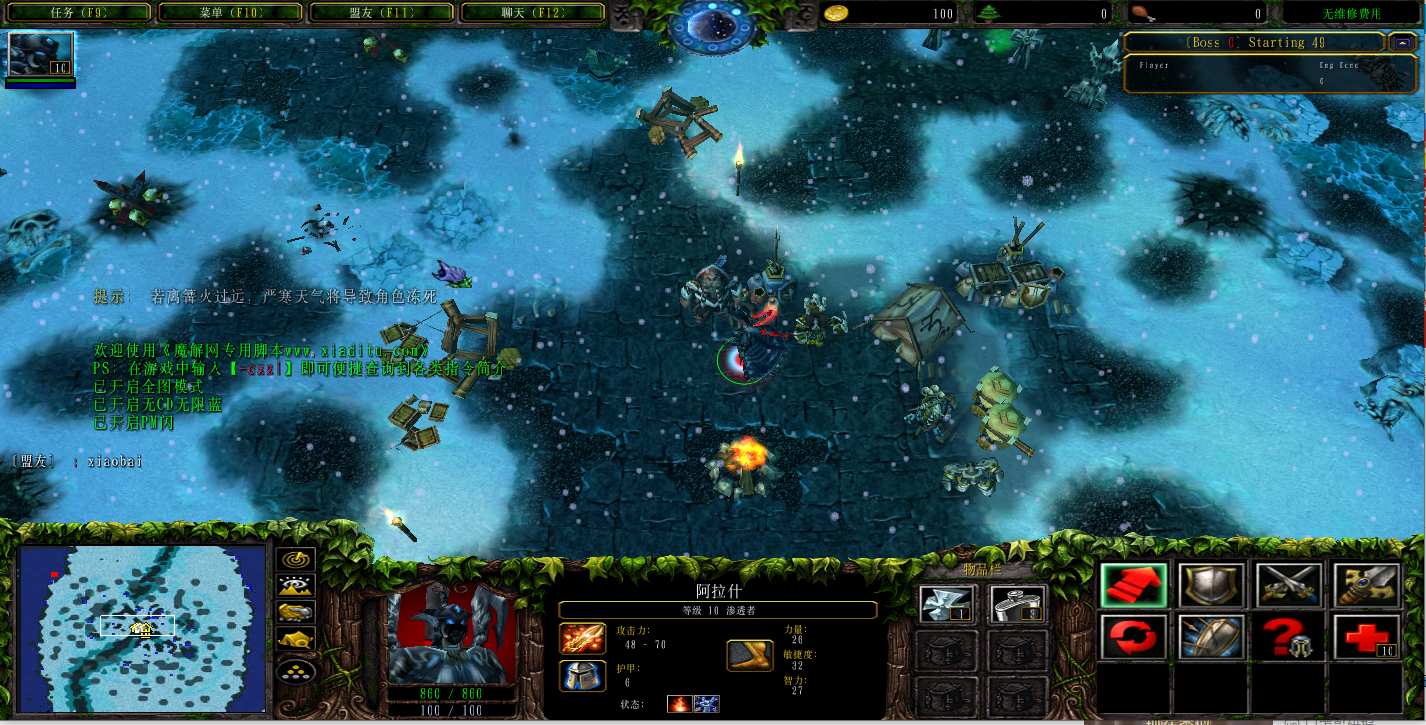This screenshot has height=725, width=1426.
Task: Open the 菜单 (F10) game menu
Action: click(x=230, y=13)
